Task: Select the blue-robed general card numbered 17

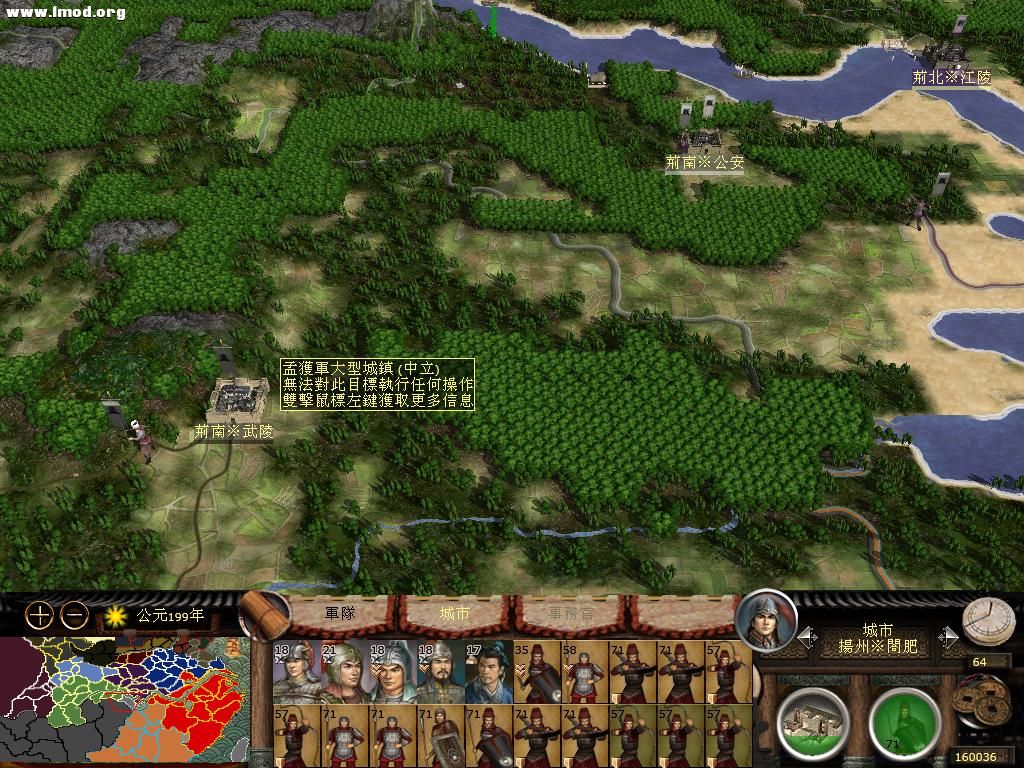Action: pyautogui.click(x=488, y=672)
